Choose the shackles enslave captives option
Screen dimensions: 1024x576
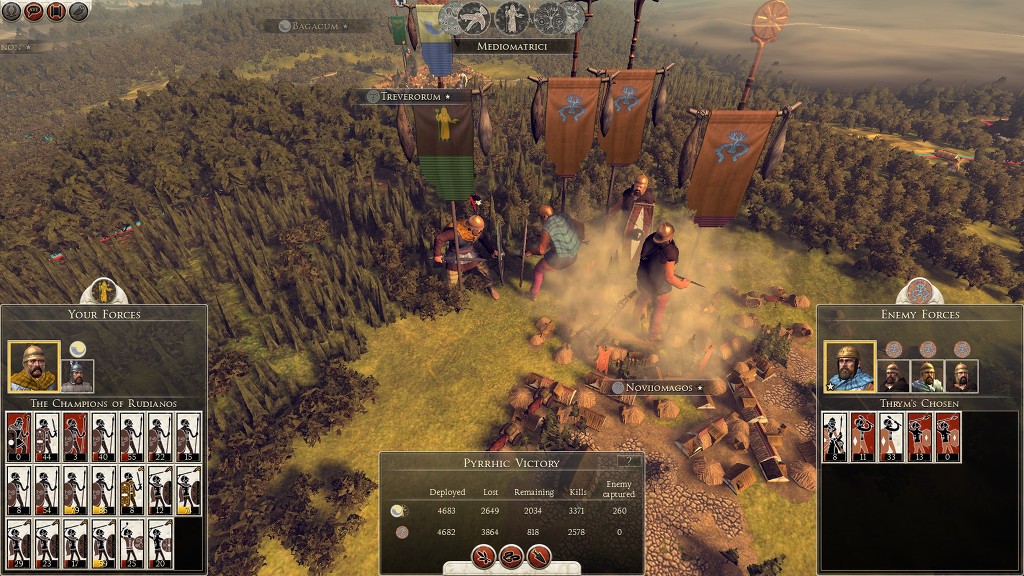[512, 556]
